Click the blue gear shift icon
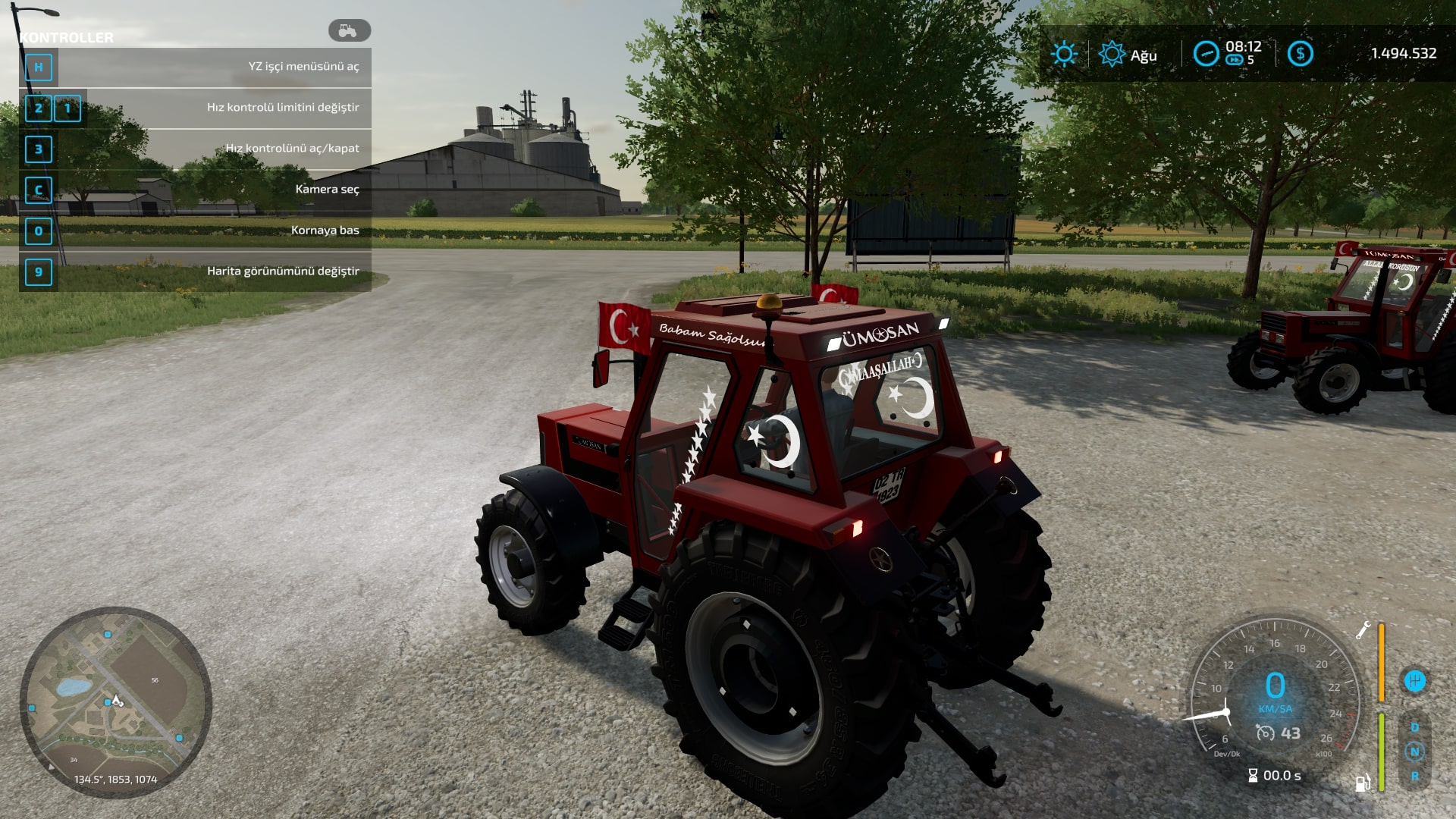The height and width of the screenshot is (819, 1456). coord(1414,680)
